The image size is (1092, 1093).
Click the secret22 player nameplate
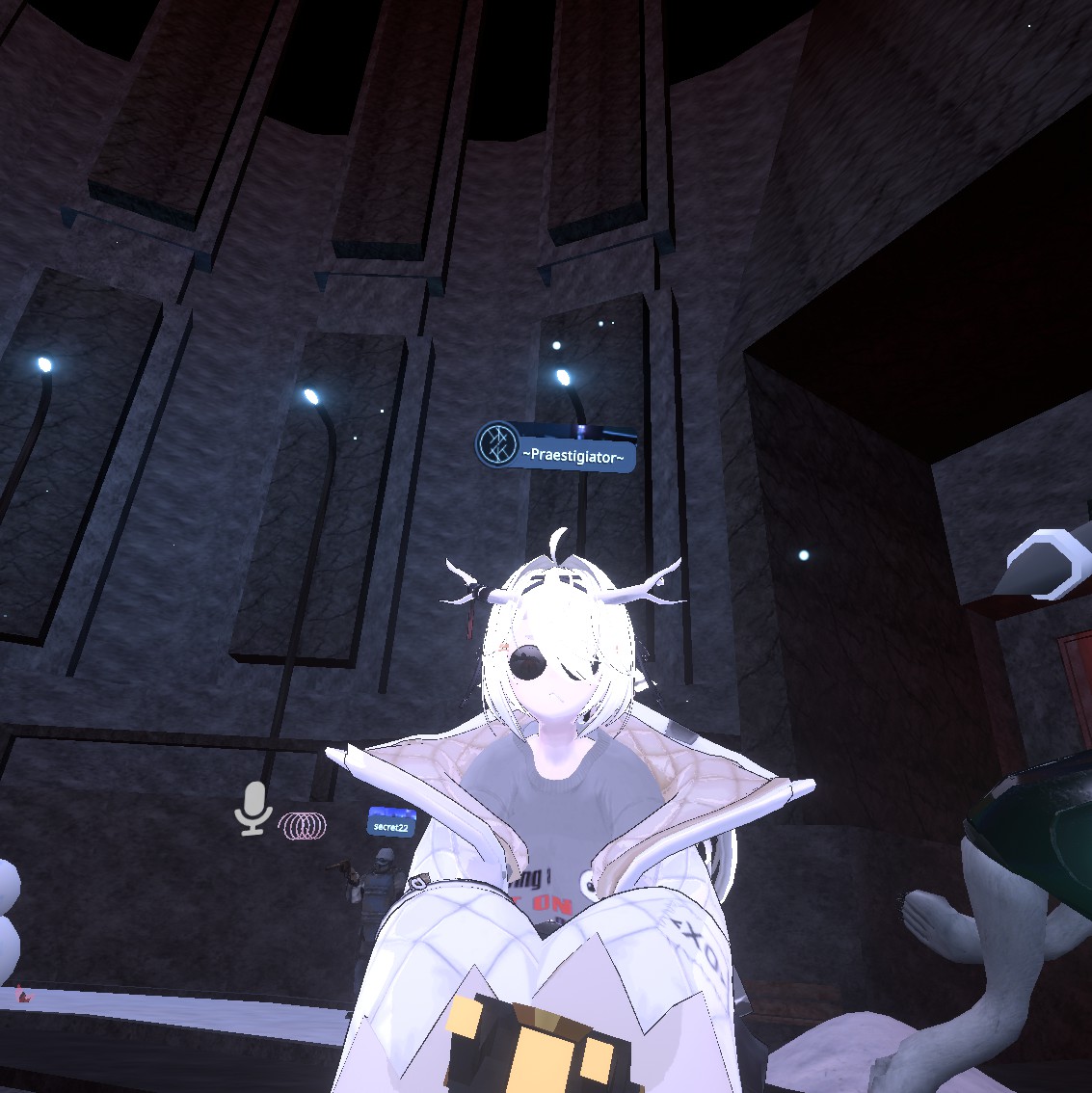tap(391, 824)
